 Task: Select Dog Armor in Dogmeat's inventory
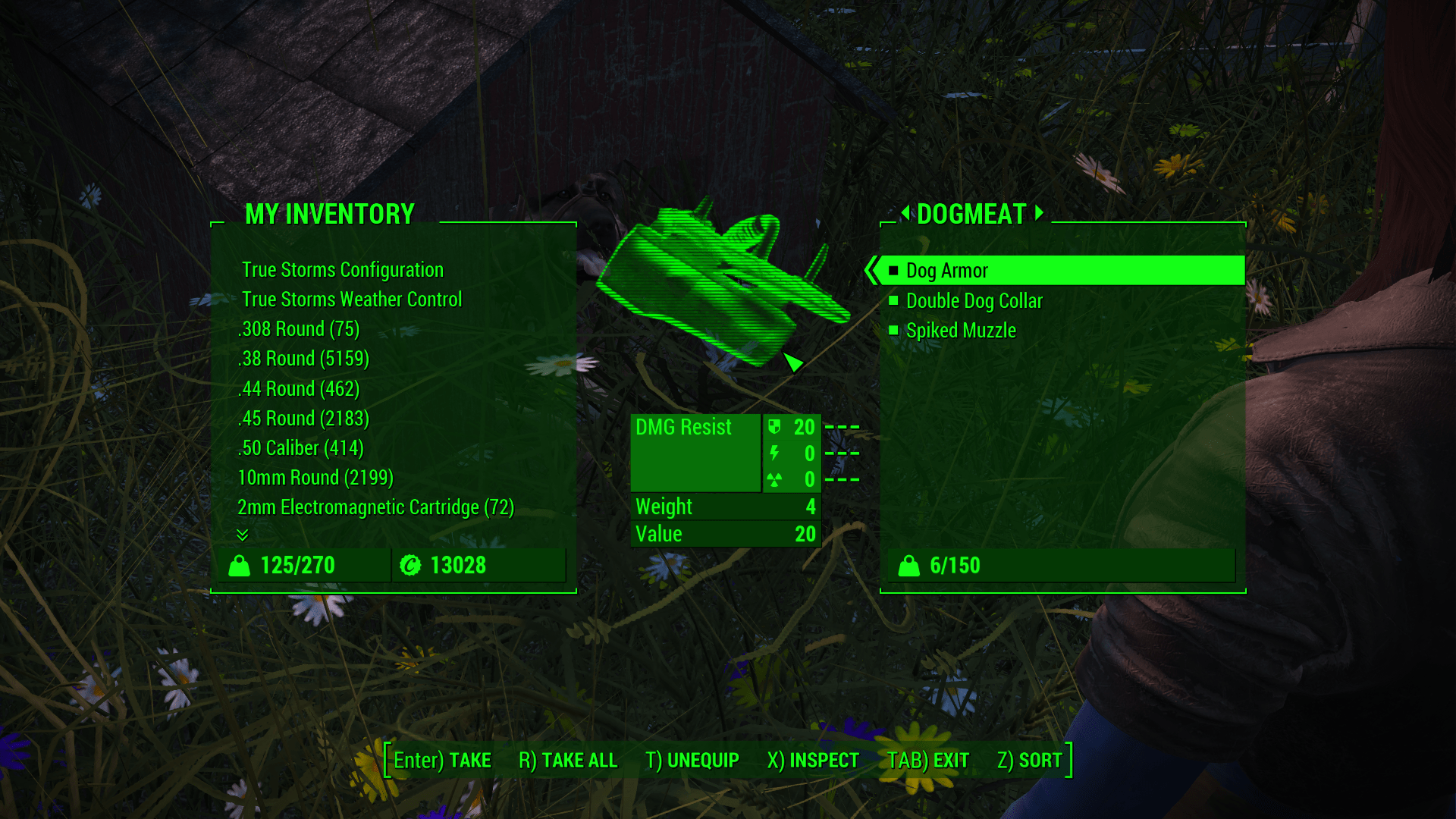(946, 271)
